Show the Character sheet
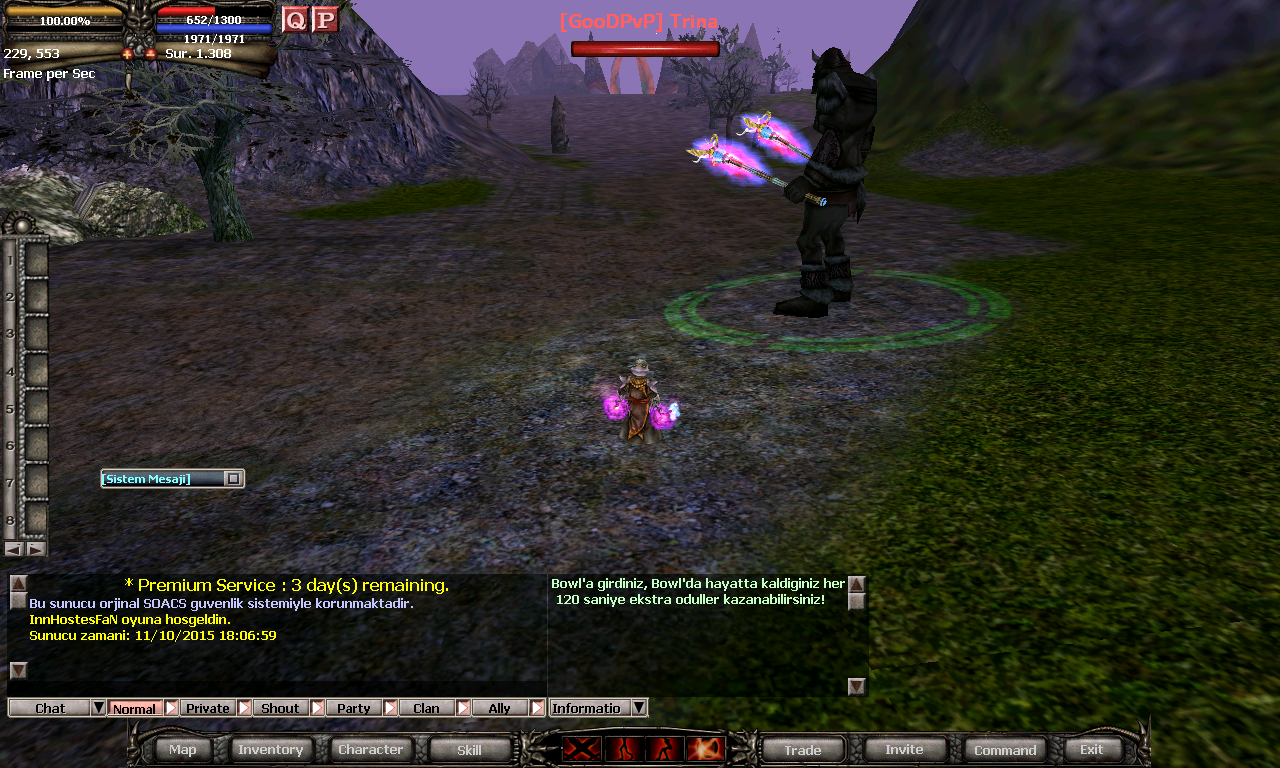Image resolution: width=1280 pixels, height=768 pixels. tap(370, 749)
